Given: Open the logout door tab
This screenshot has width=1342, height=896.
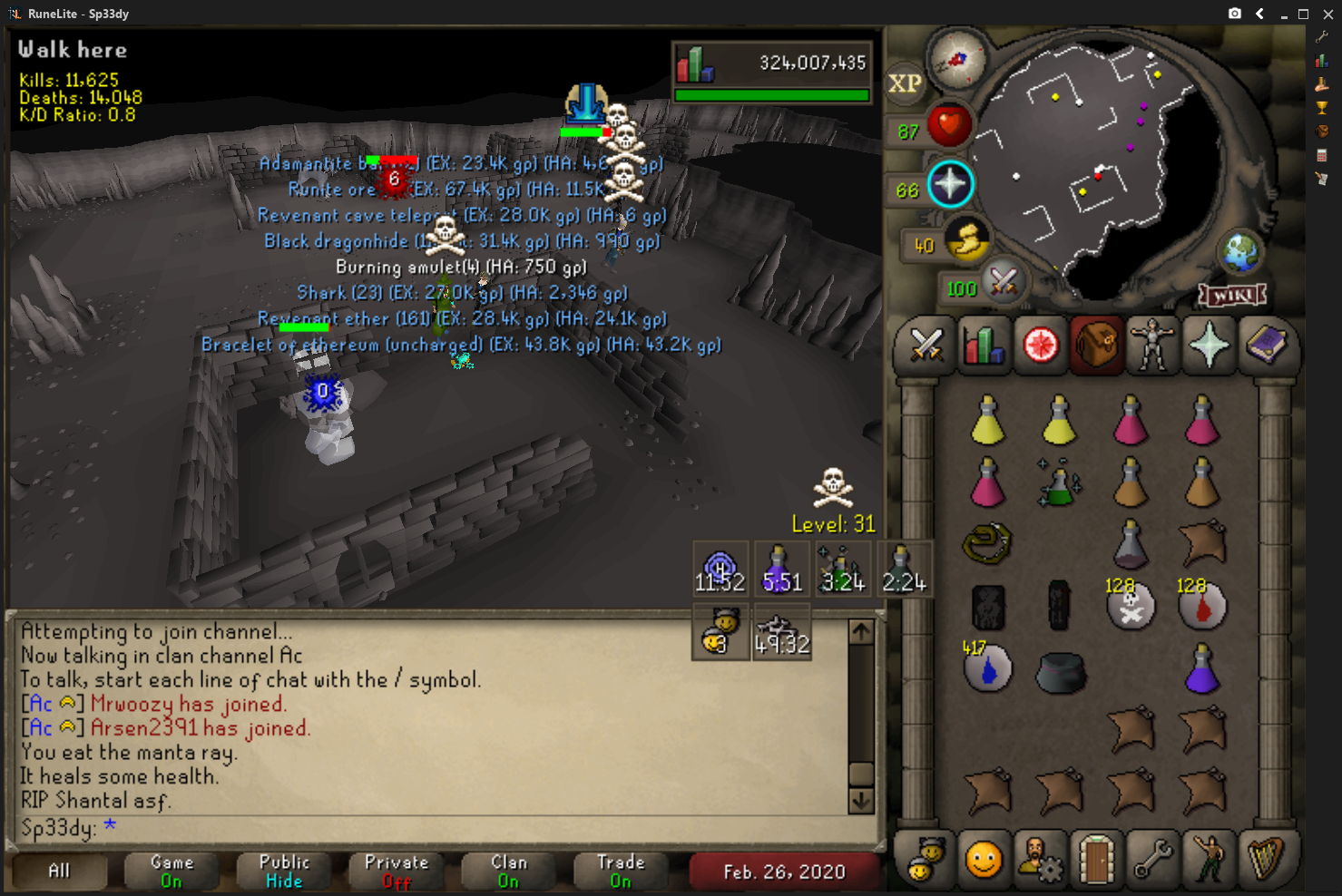Looking at the screenshot, I should pos(1096,859).
